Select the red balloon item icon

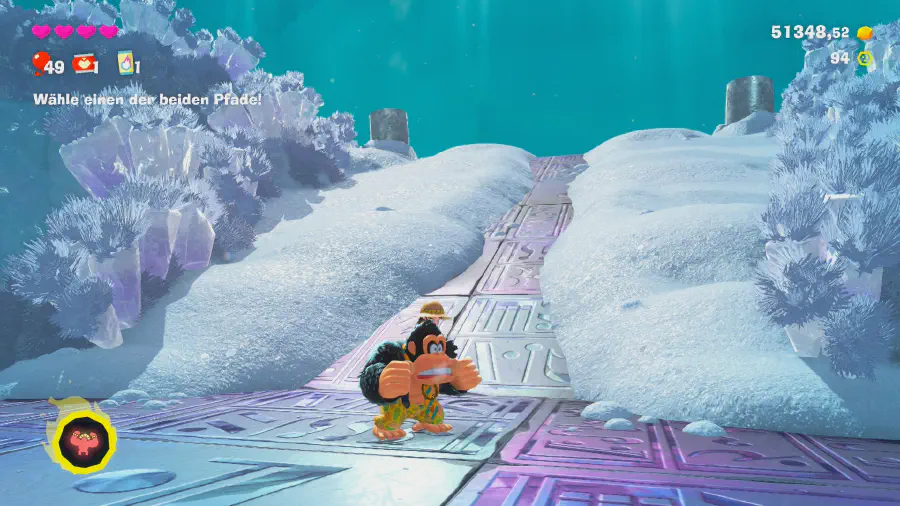(41, 64)
